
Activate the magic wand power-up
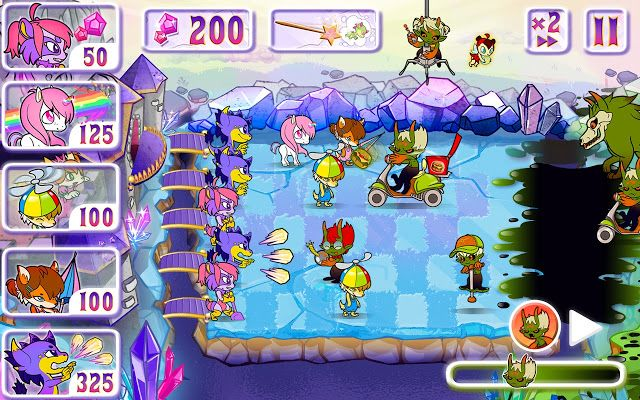click(323, 30)
